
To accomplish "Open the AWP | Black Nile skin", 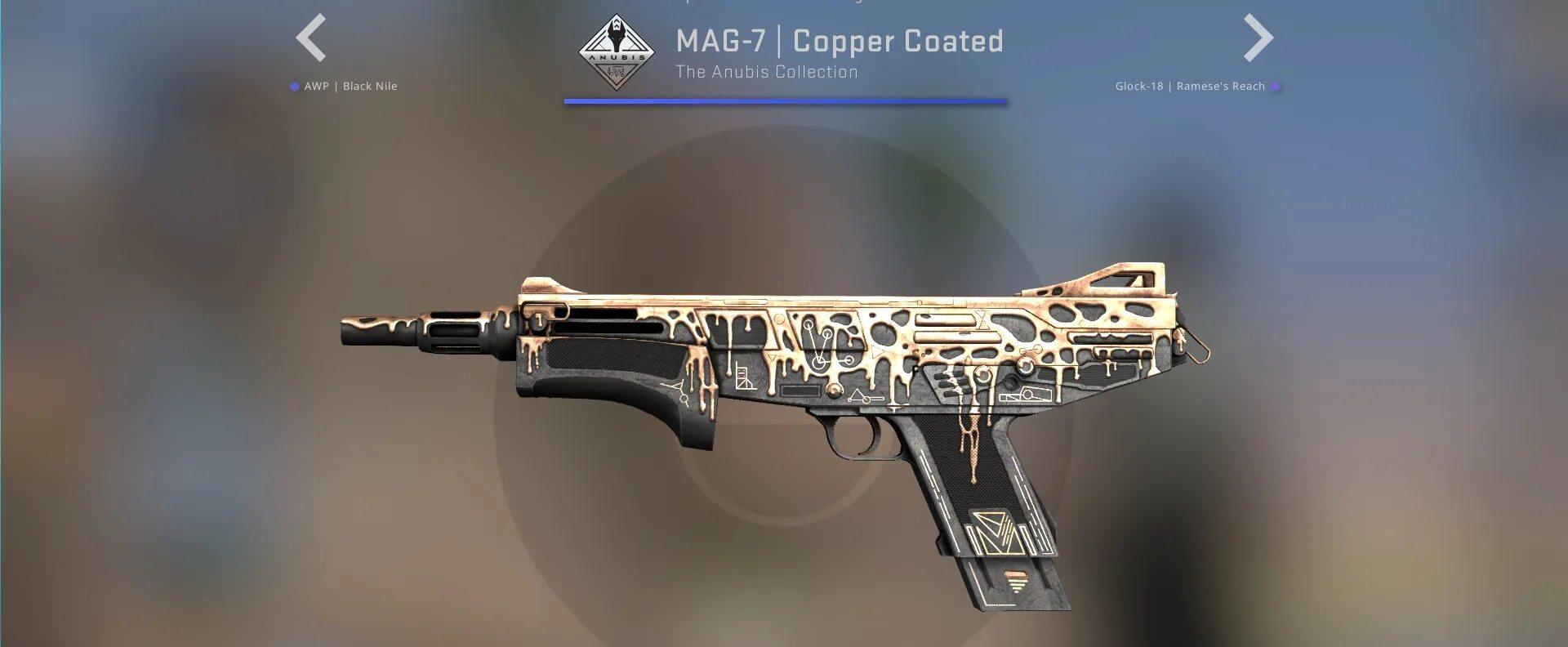I will tap(350, 87).
